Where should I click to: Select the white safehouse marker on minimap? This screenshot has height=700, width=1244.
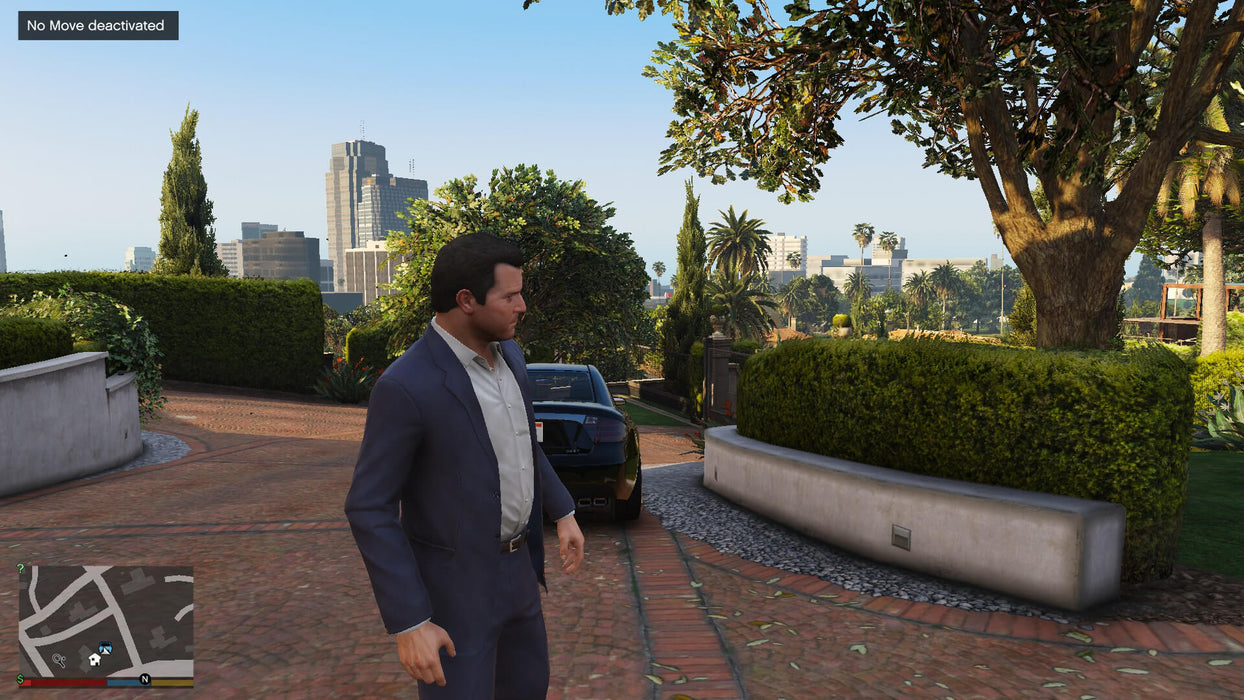coord(94,660)
